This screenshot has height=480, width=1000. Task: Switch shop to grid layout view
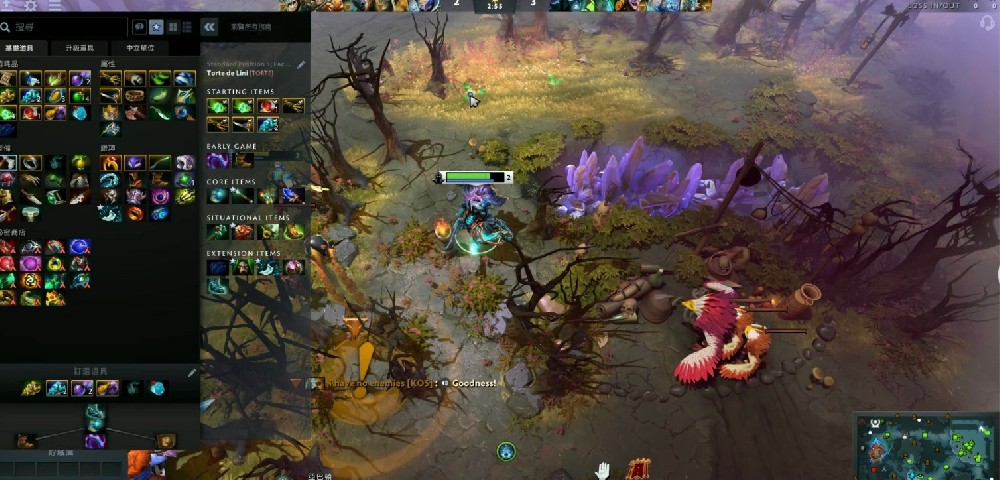pos(173,27)
